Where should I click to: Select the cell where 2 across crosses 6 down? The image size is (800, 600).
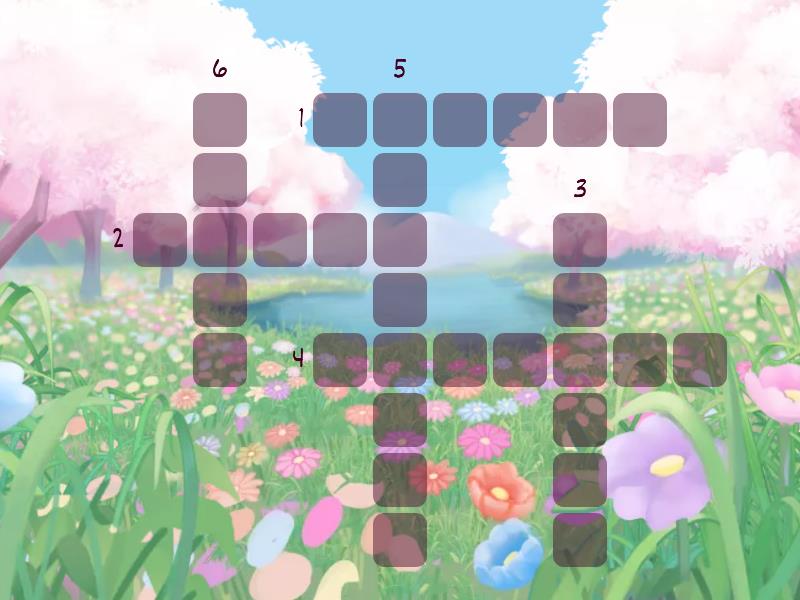pyautogui.click(x=220, y=240)
